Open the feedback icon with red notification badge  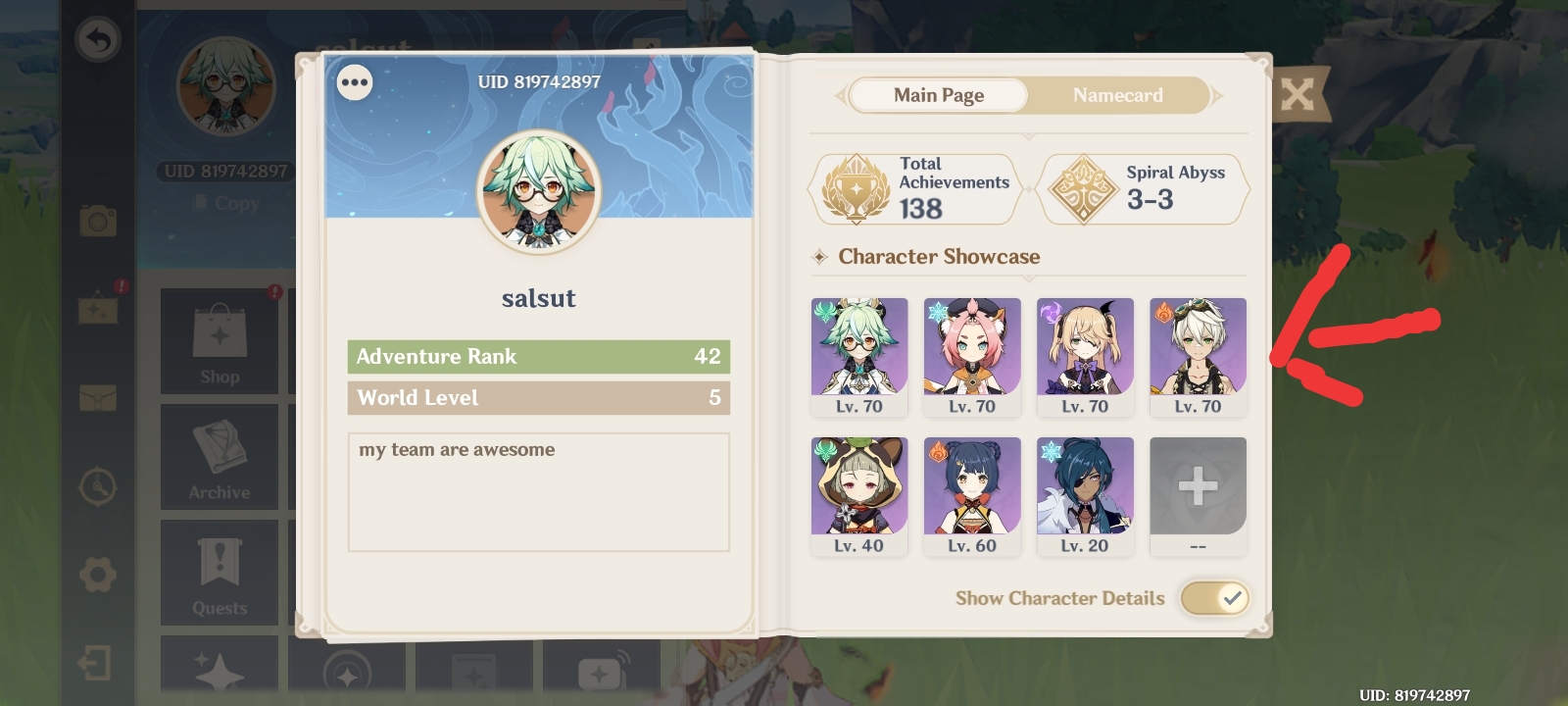pos(97,312)
